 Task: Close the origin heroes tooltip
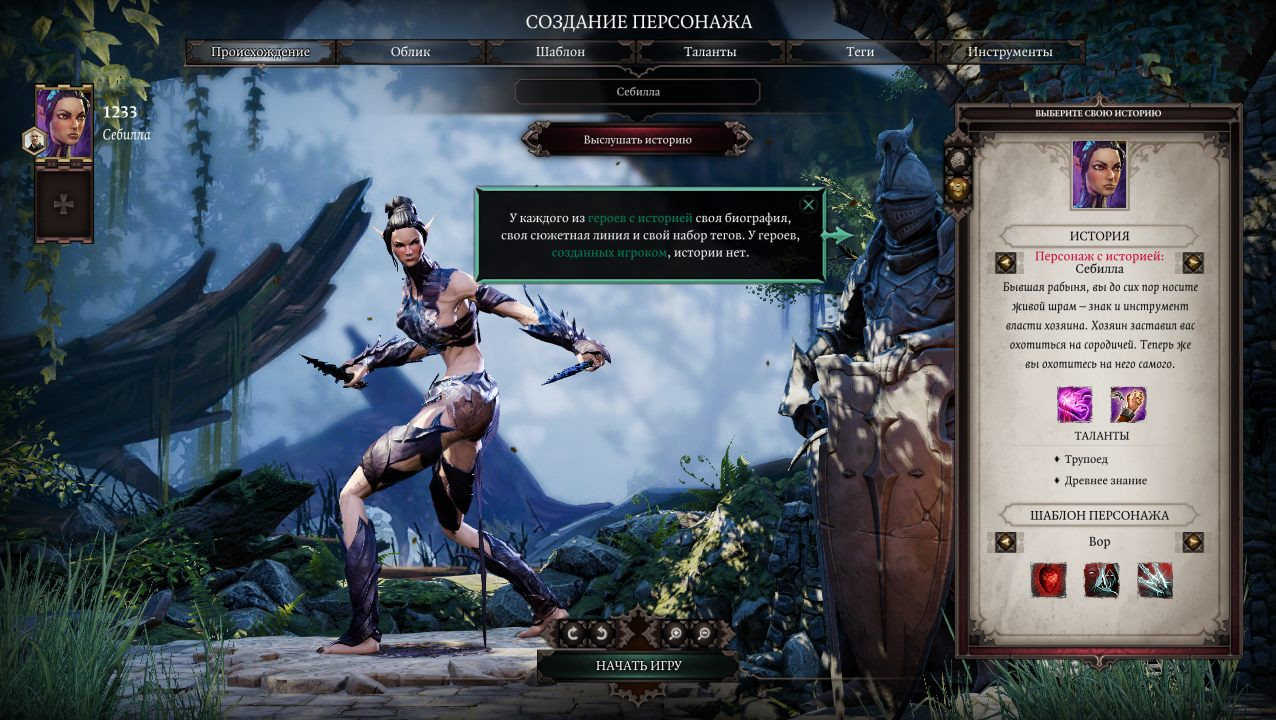pyautogui.click(x=808, y=205)
